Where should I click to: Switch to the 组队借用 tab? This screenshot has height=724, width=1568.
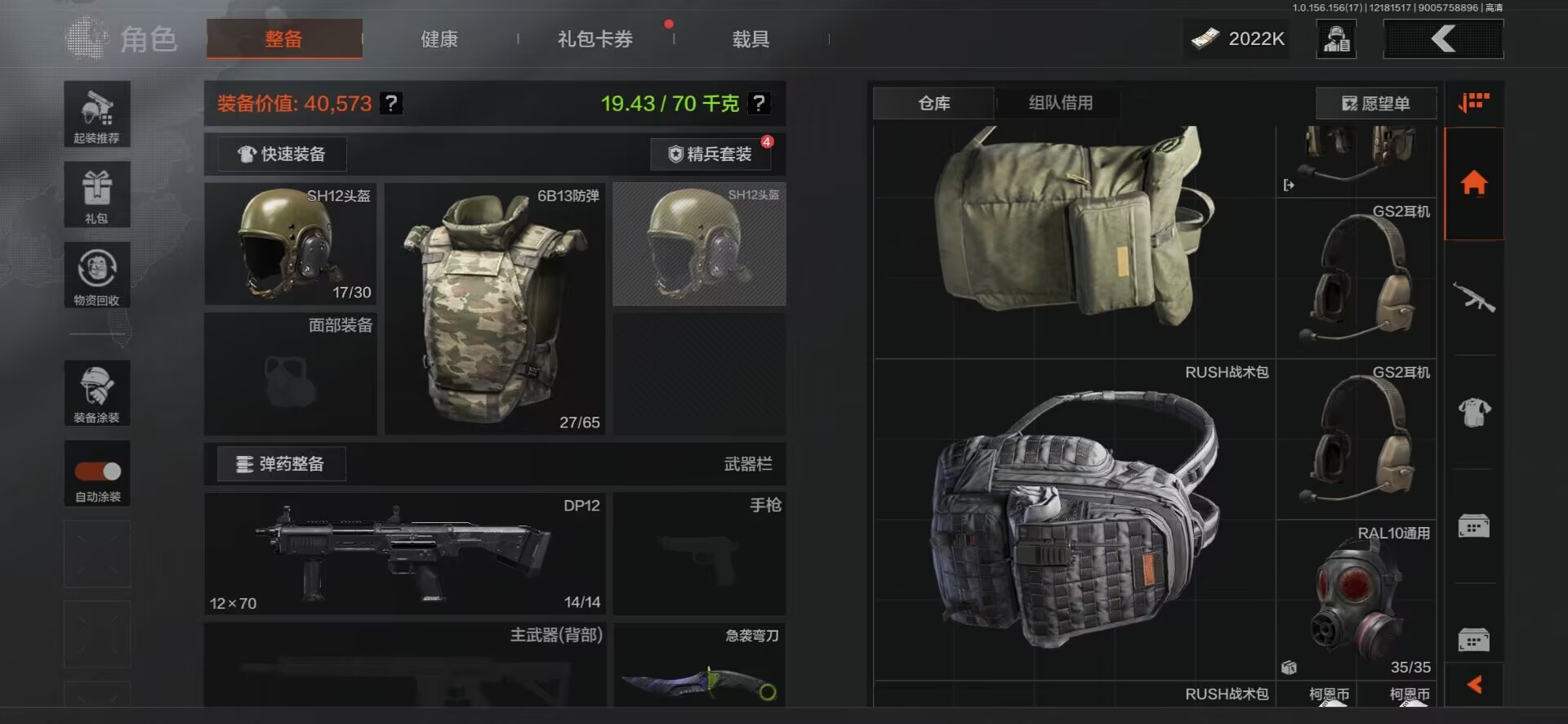pos(1060,103)
